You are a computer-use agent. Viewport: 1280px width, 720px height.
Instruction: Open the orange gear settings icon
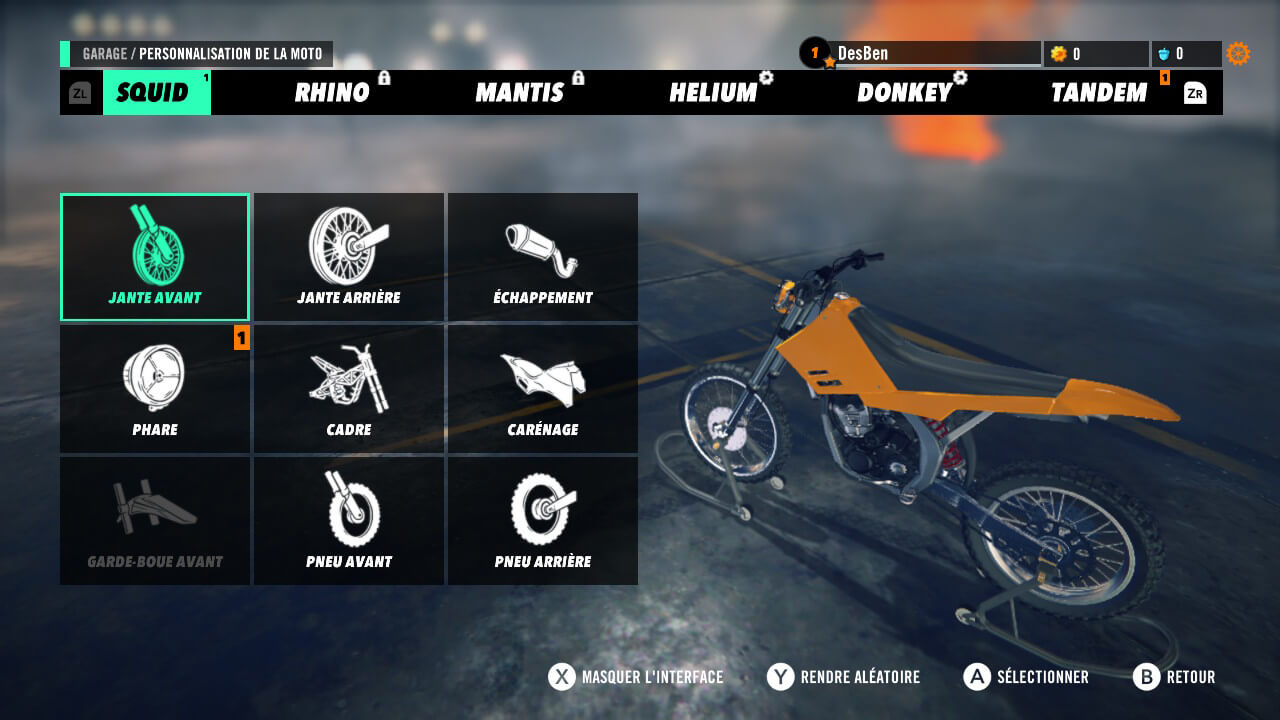coord(1238,54)
